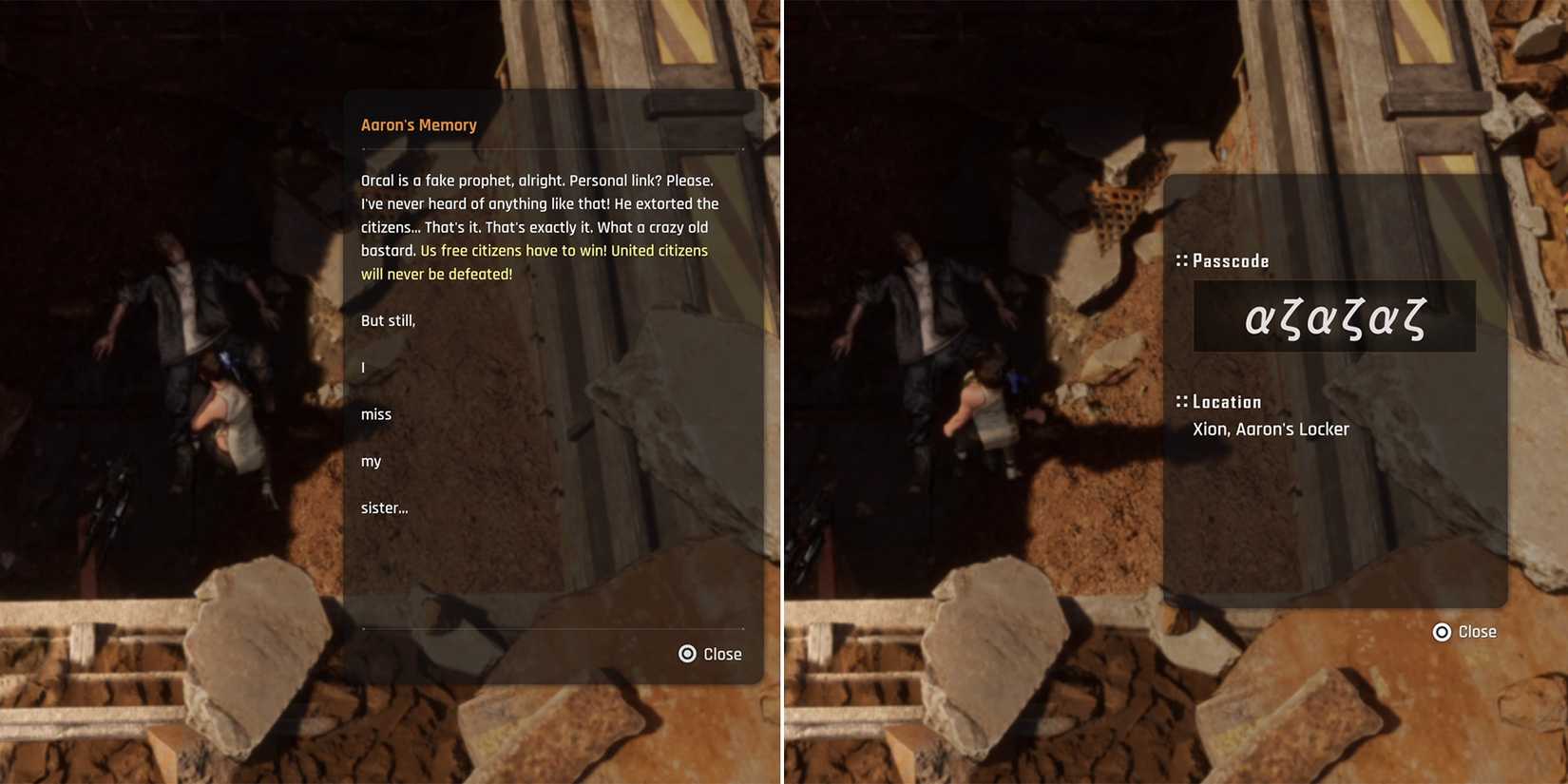Screen dimensions: 1568x784
Task: Close the Passcode information panel
Action: tap(1465, 632)
